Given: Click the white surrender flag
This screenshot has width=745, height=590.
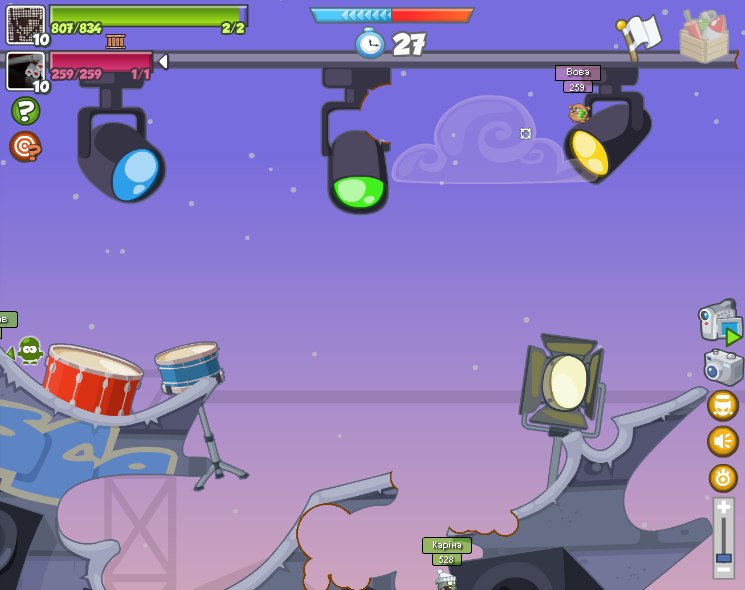Looking at the screenshot, I should coord(641,35).
